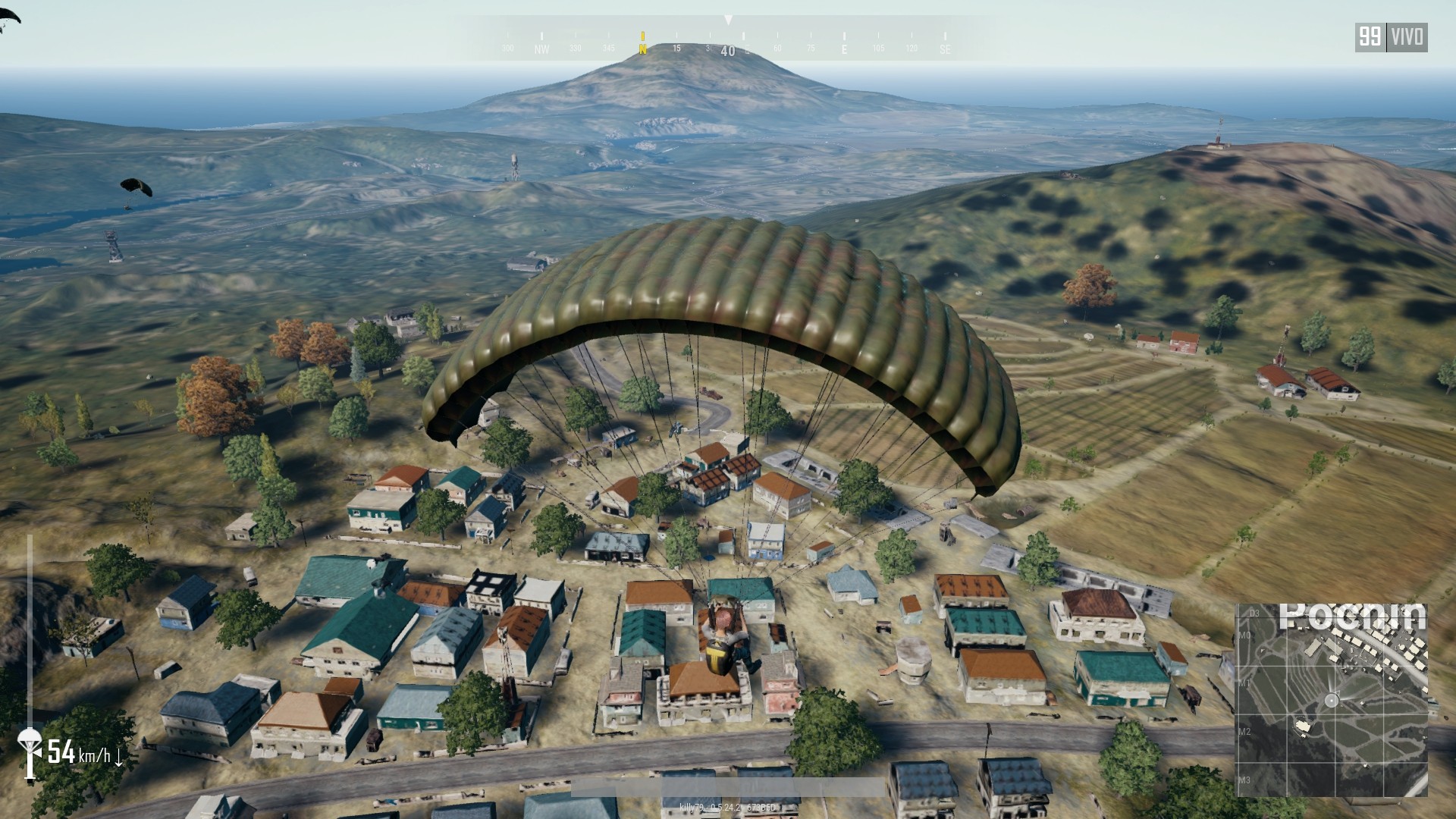Click the minimap in the corner

pyautogui.click(x=1332, y=699)
